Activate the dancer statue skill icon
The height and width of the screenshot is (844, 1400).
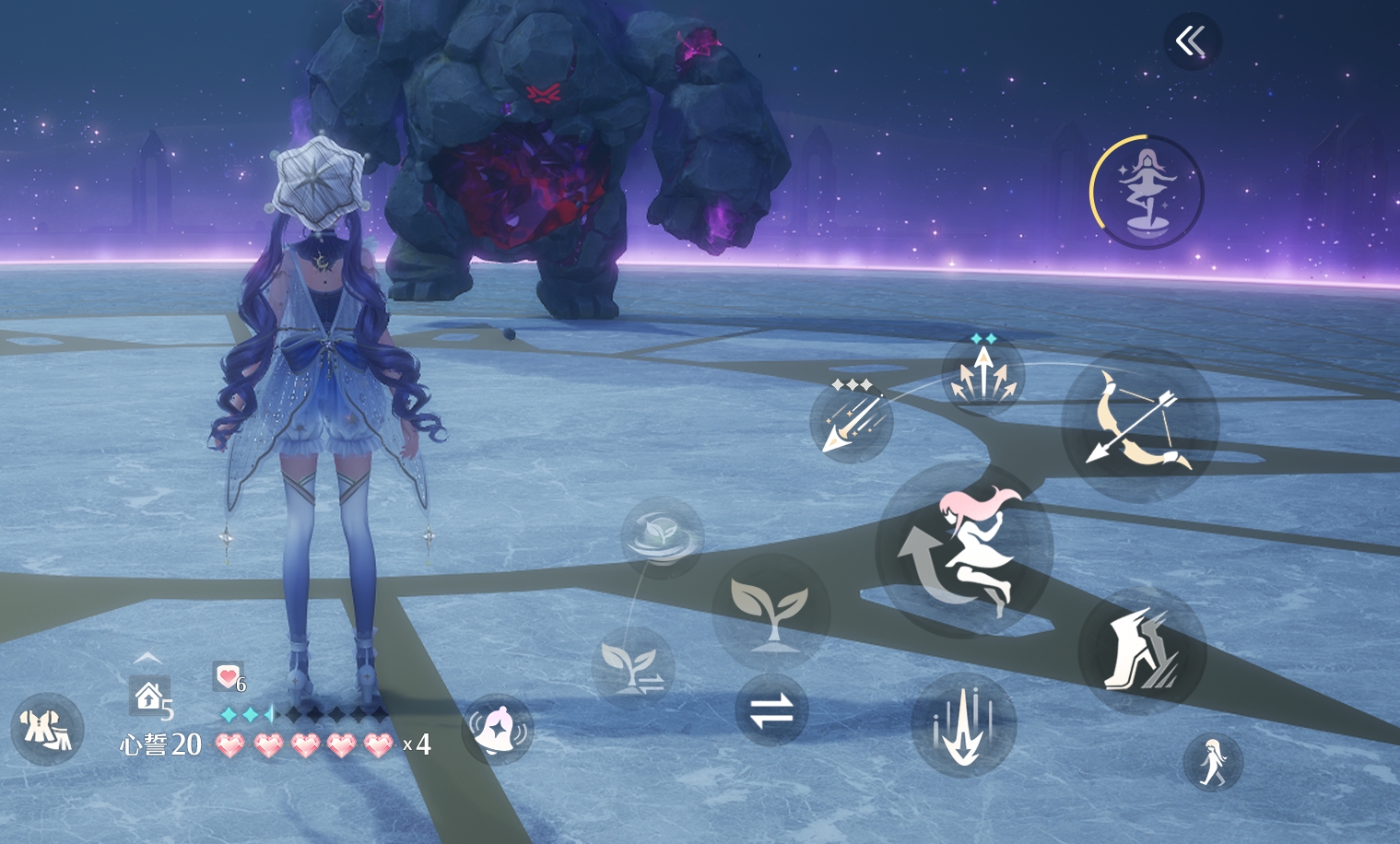(x=1147, y=193)
